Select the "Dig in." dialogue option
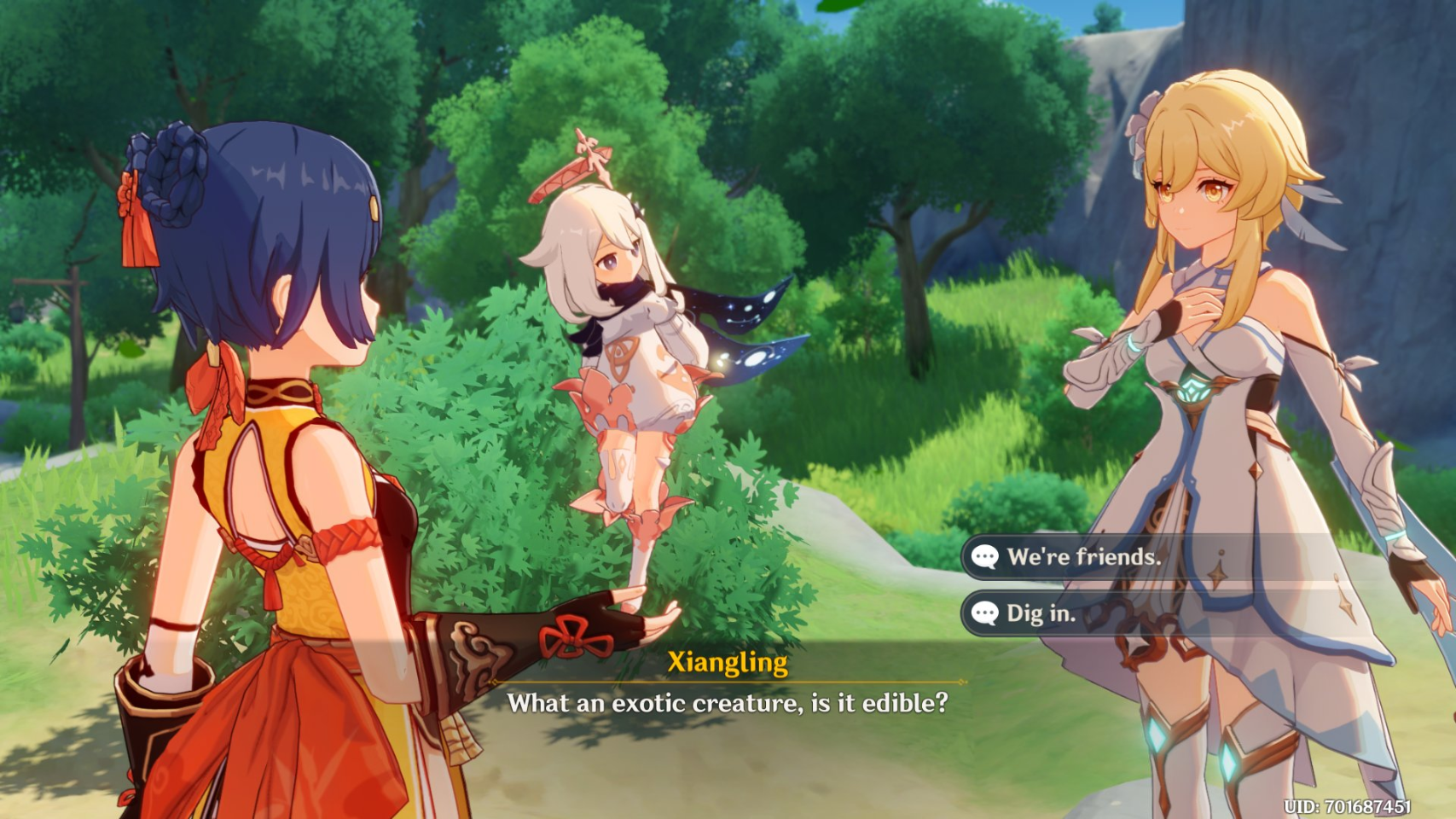 1041,613
